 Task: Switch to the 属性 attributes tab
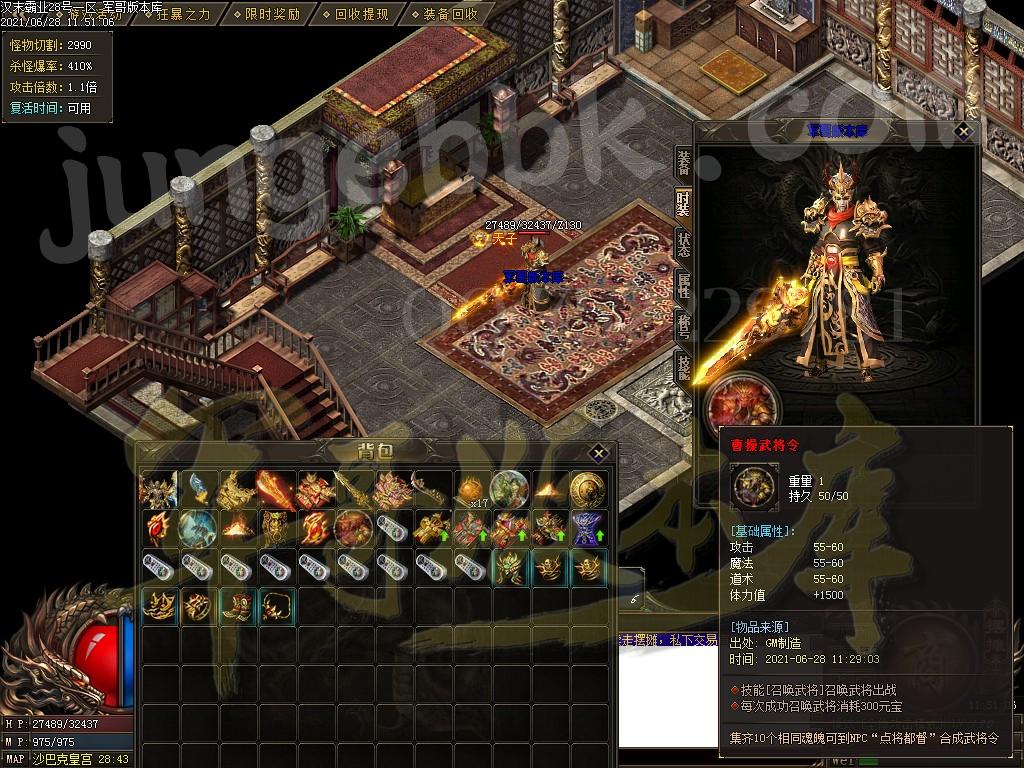click(x=683, y=284)
